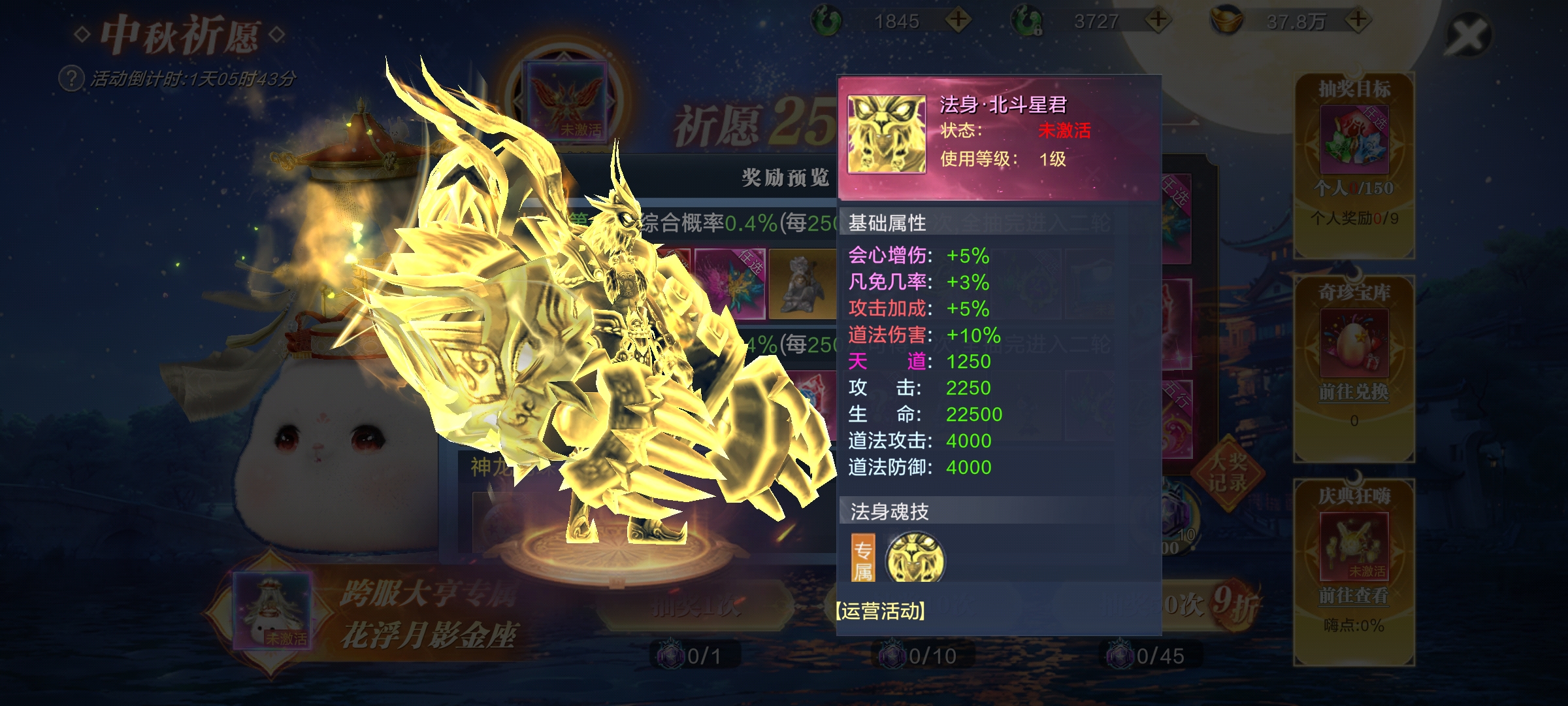Image resolution: width=1568 pixels, height=706 pixels.
Task: Click the 北斗星君 avatar portrait icon
Action: [887, 134]
